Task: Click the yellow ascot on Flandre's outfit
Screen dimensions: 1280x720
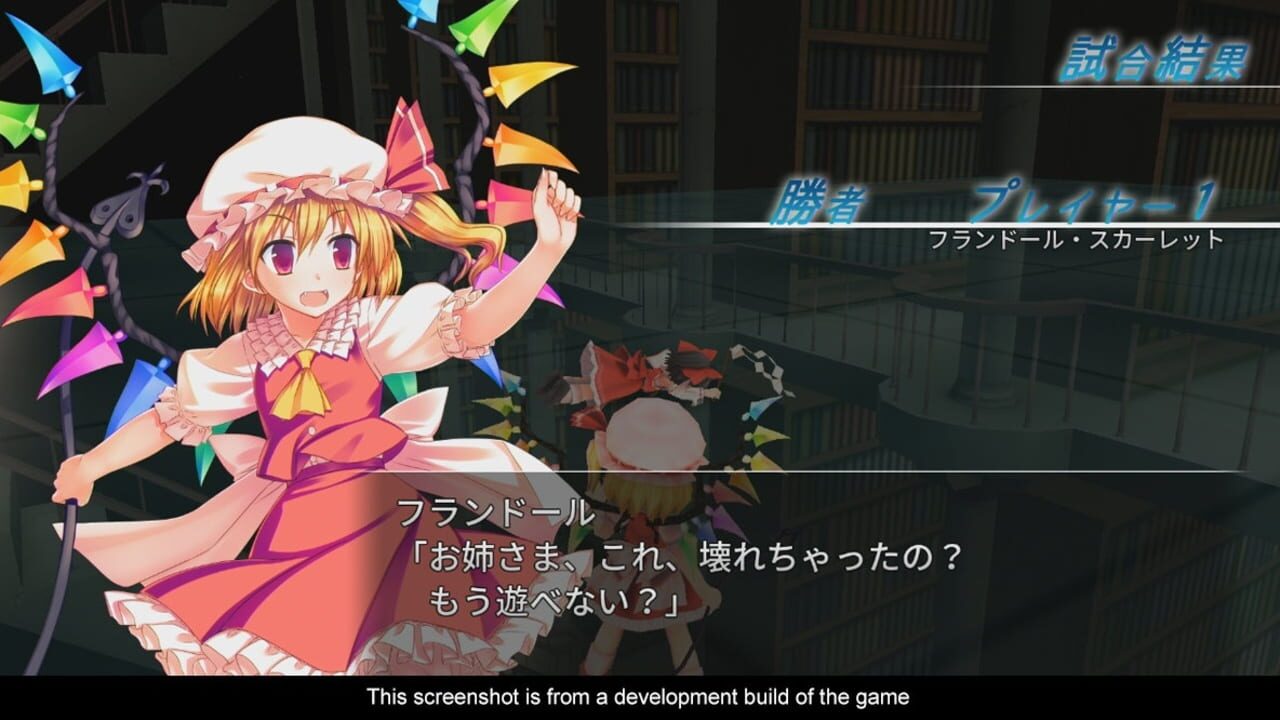Action: coord(305,385)
